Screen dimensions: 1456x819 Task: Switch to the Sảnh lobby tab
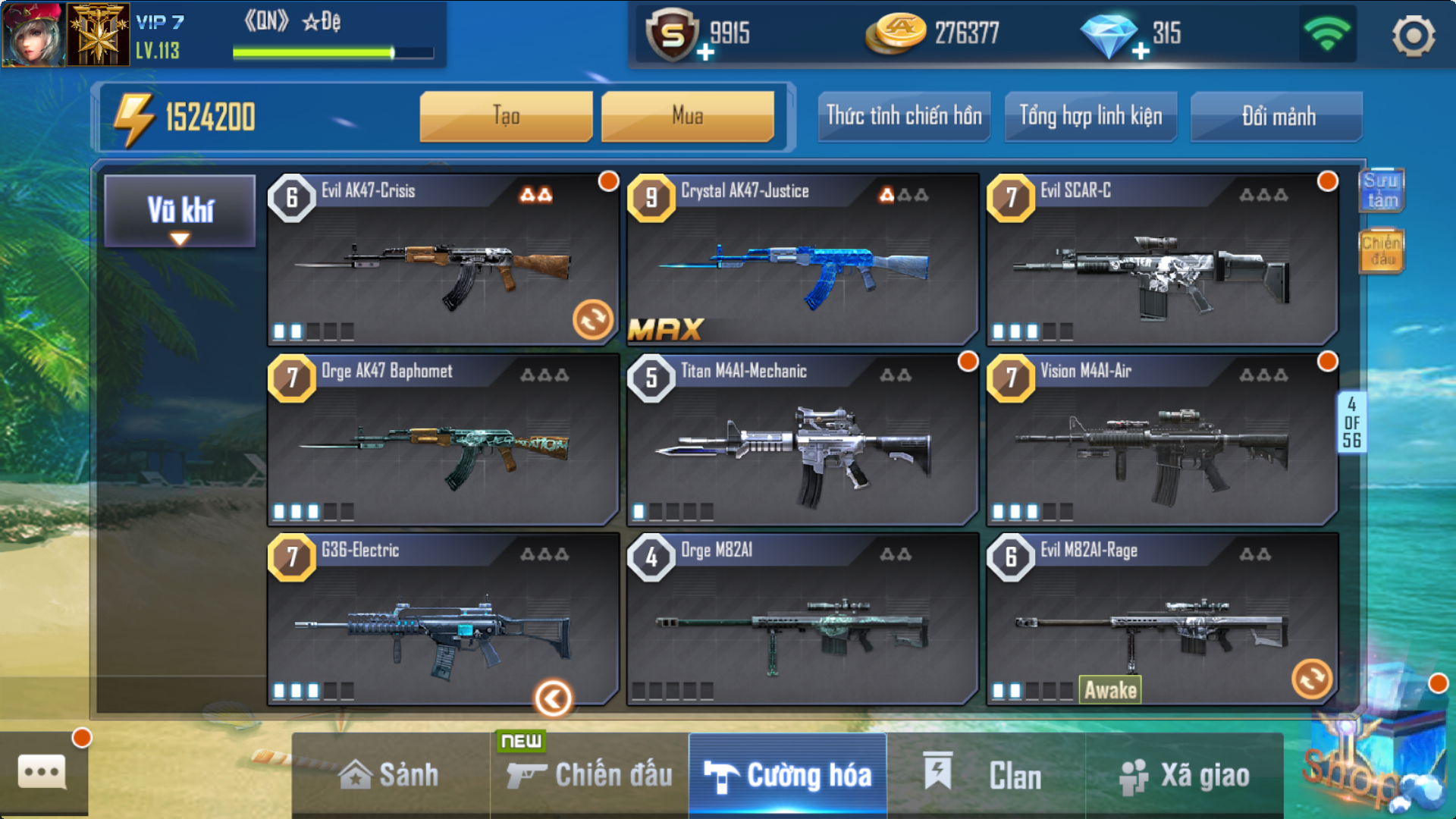tap(390, 775)
